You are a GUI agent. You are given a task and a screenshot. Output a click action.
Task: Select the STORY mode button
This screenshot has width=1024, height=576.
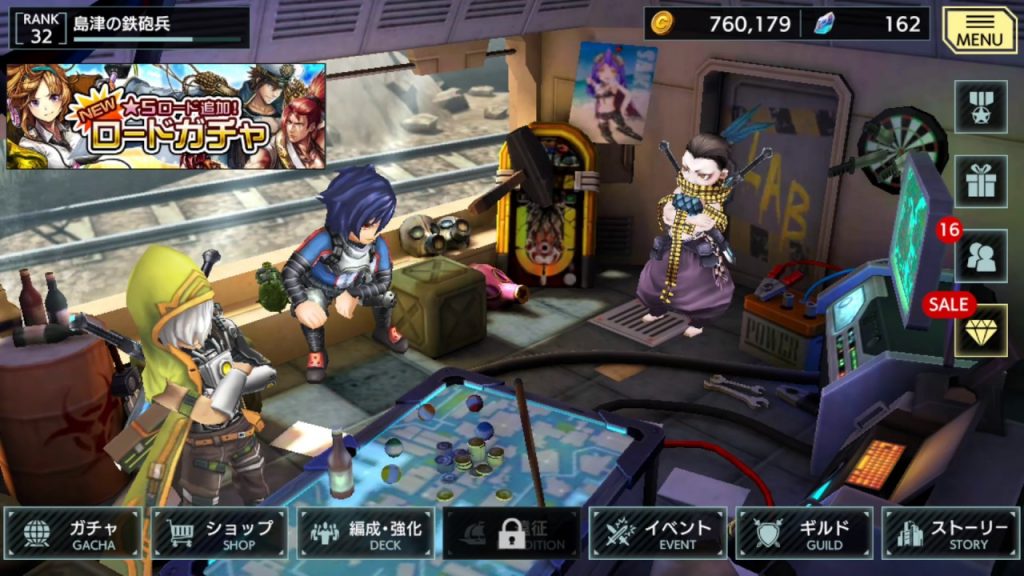tap(950, 534)
